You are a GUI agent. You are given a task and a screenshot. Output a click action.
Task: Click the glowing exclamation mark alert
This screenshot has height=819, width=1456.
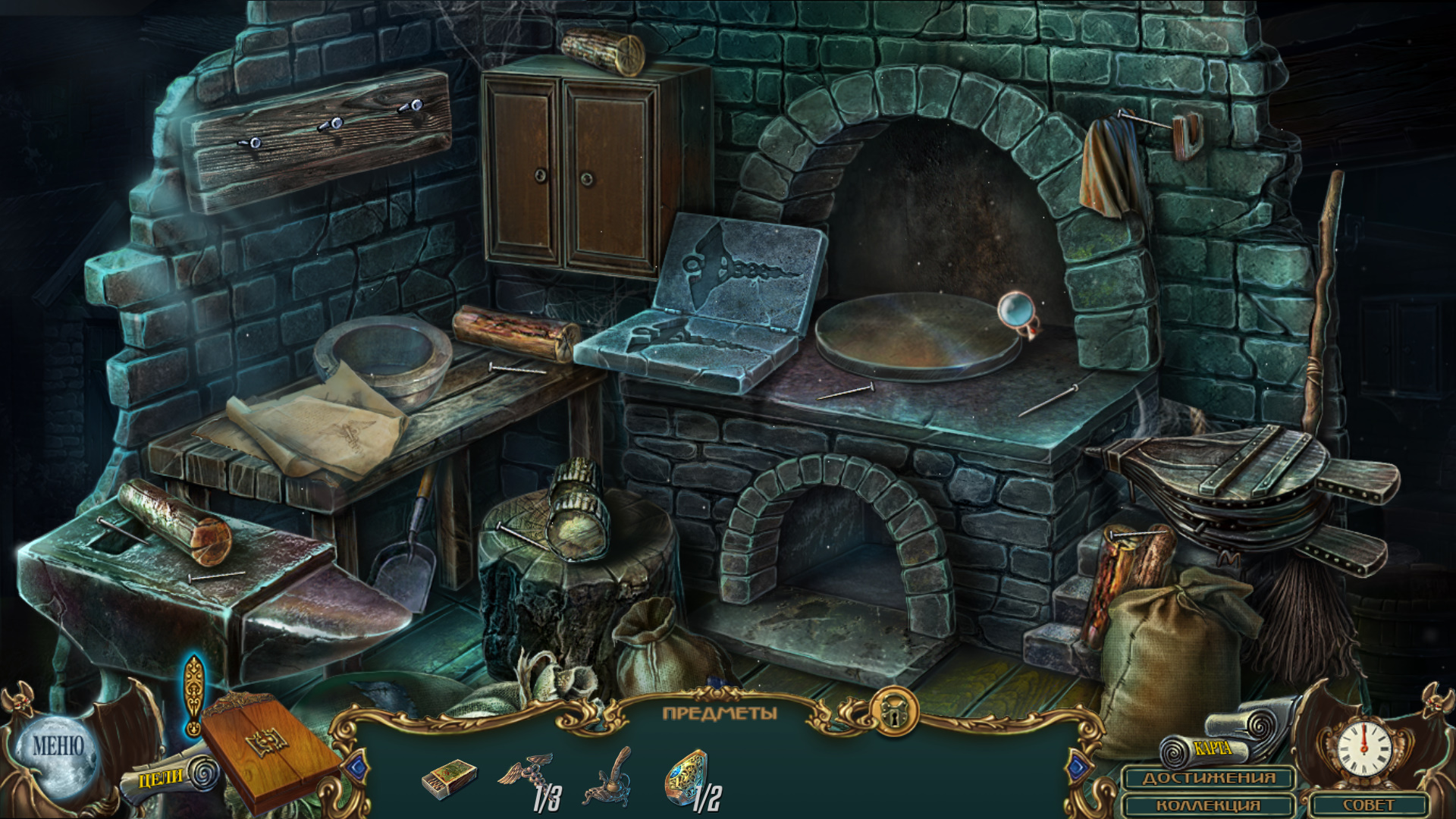(194, 695)
